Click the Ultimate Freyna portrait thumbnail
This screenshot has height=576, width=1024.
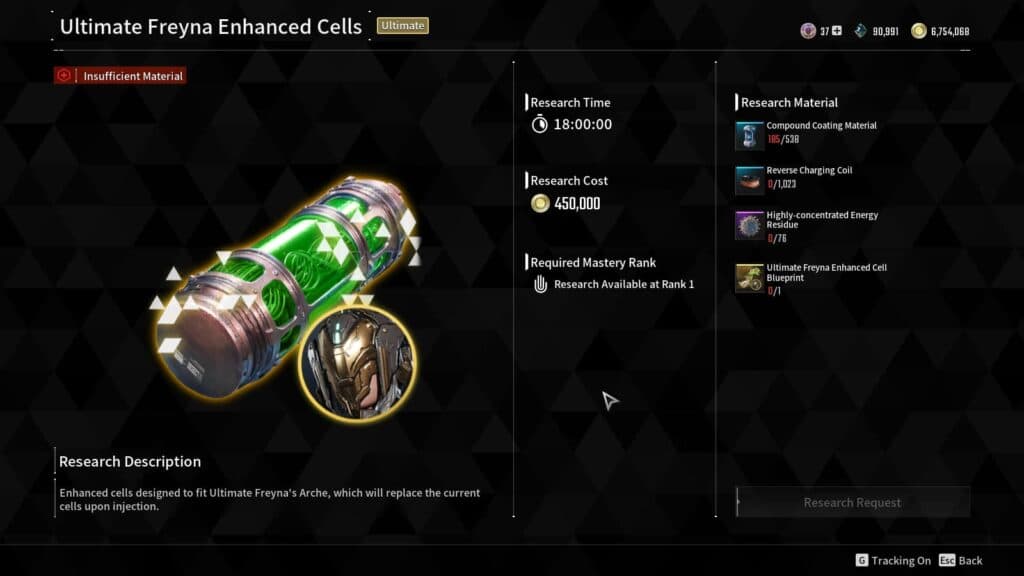click(355, 365)
